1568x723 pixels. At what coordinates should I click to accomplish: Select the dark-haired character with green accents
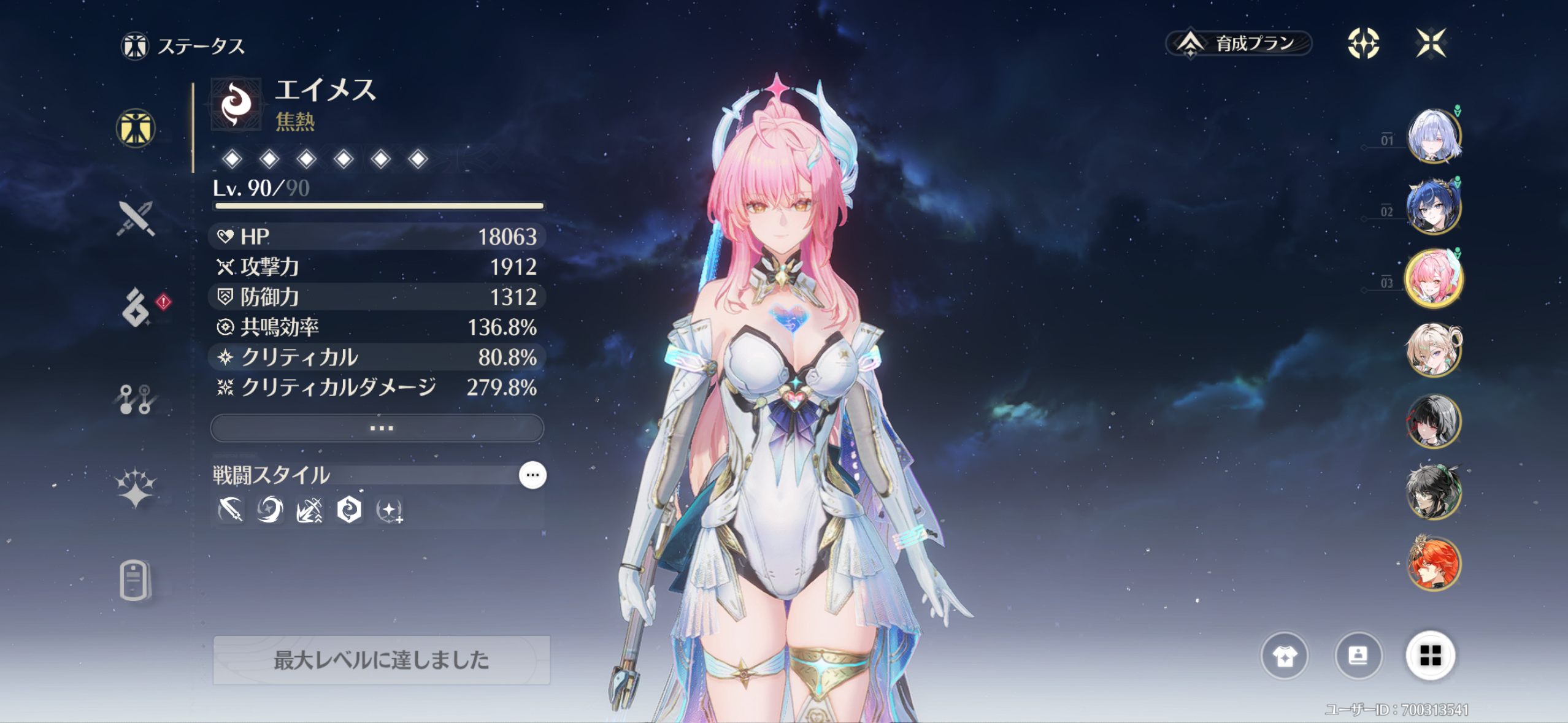click(x=1434, y=492)
